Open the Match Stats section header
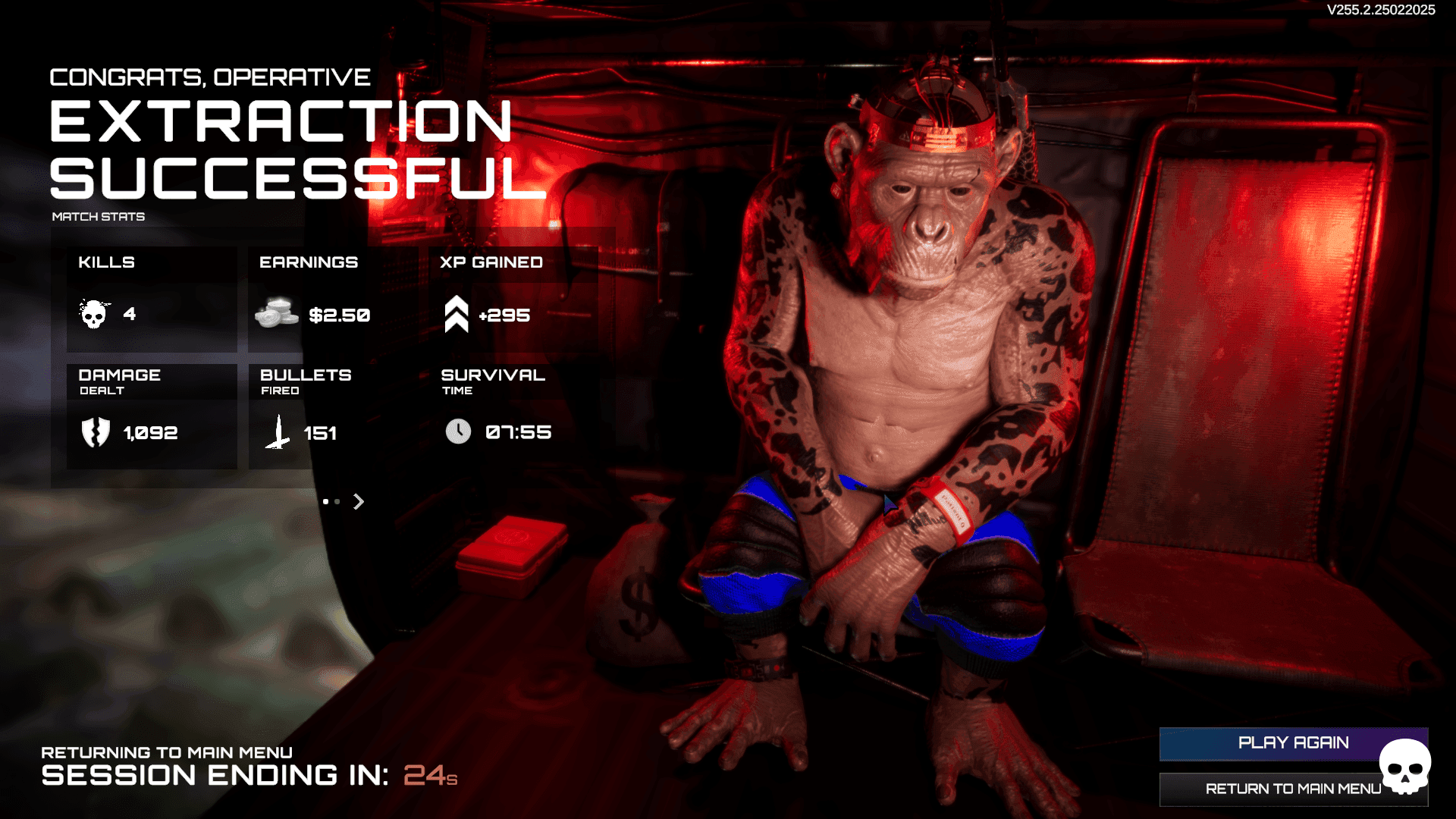Screen dimensions: 1456x819 (97, 216)
